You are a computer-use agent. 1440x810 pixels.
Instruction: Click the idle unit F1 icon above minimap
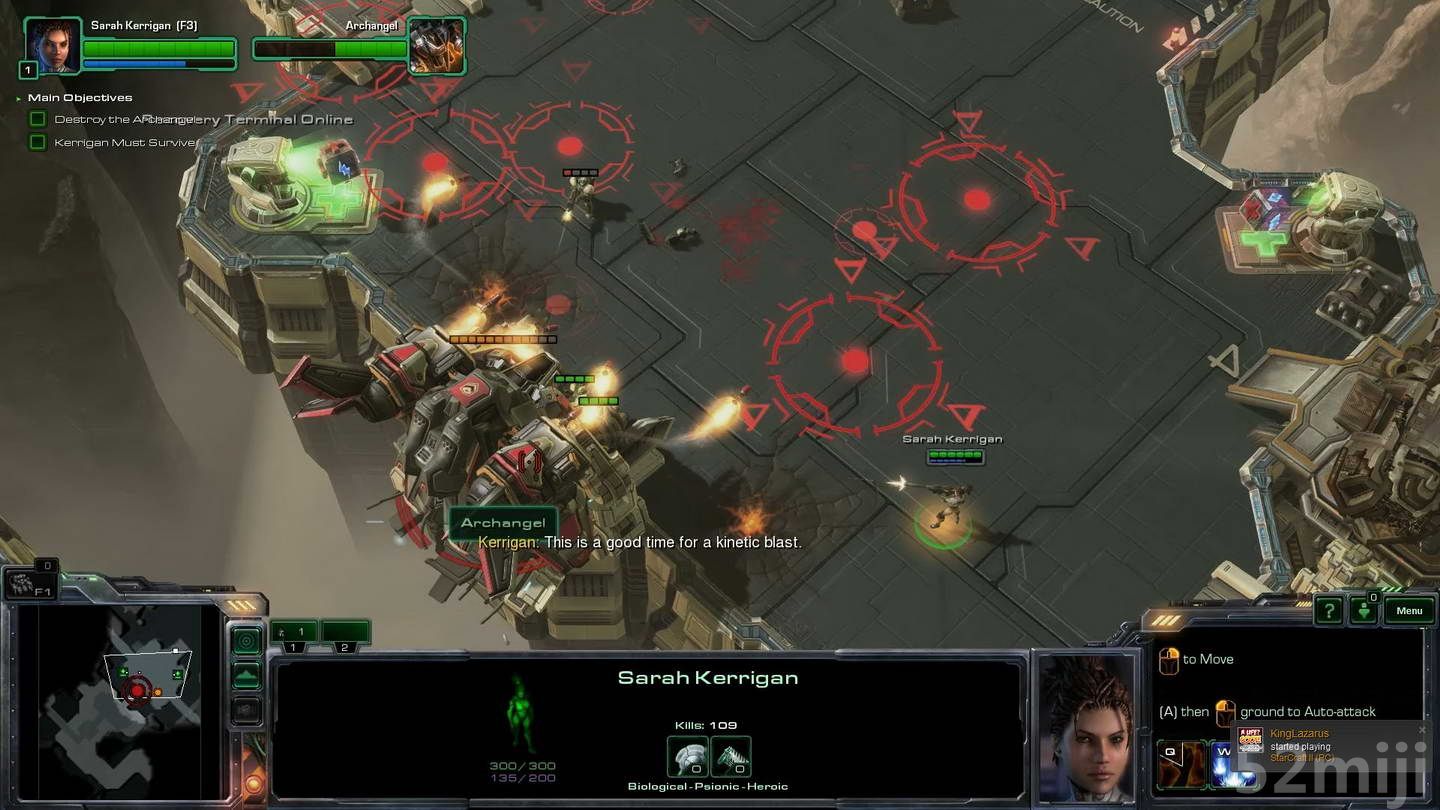(31, 583)
